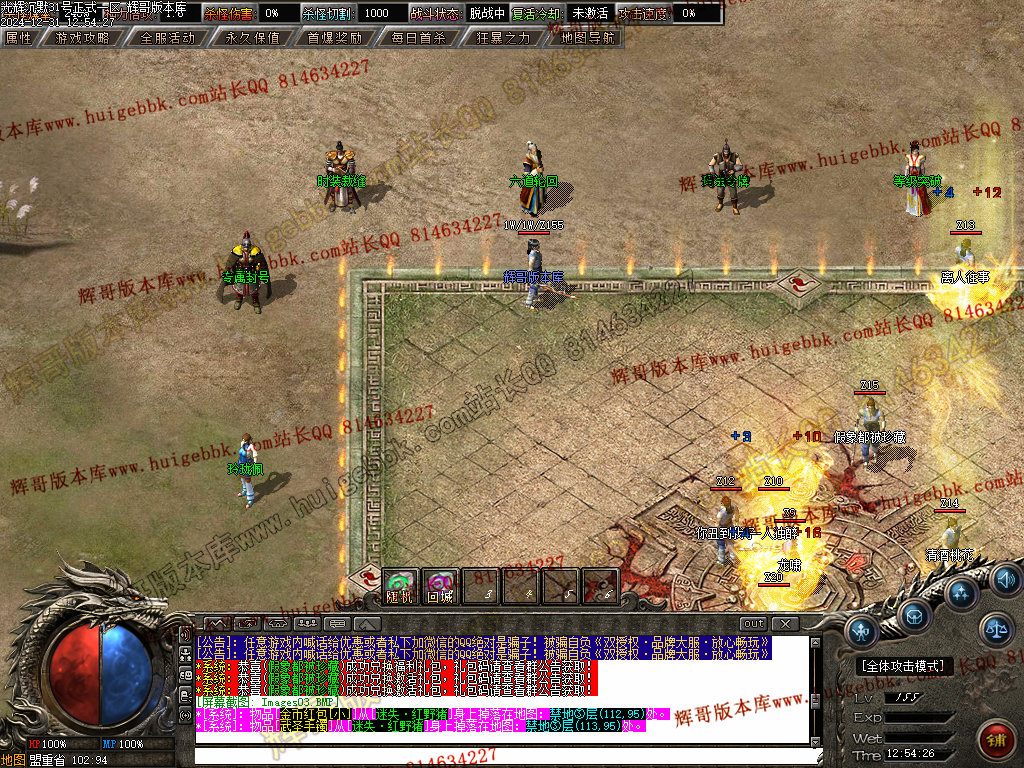Click the chat text input field
Viewport: 1024px width, 768px height.
(500, 755)
